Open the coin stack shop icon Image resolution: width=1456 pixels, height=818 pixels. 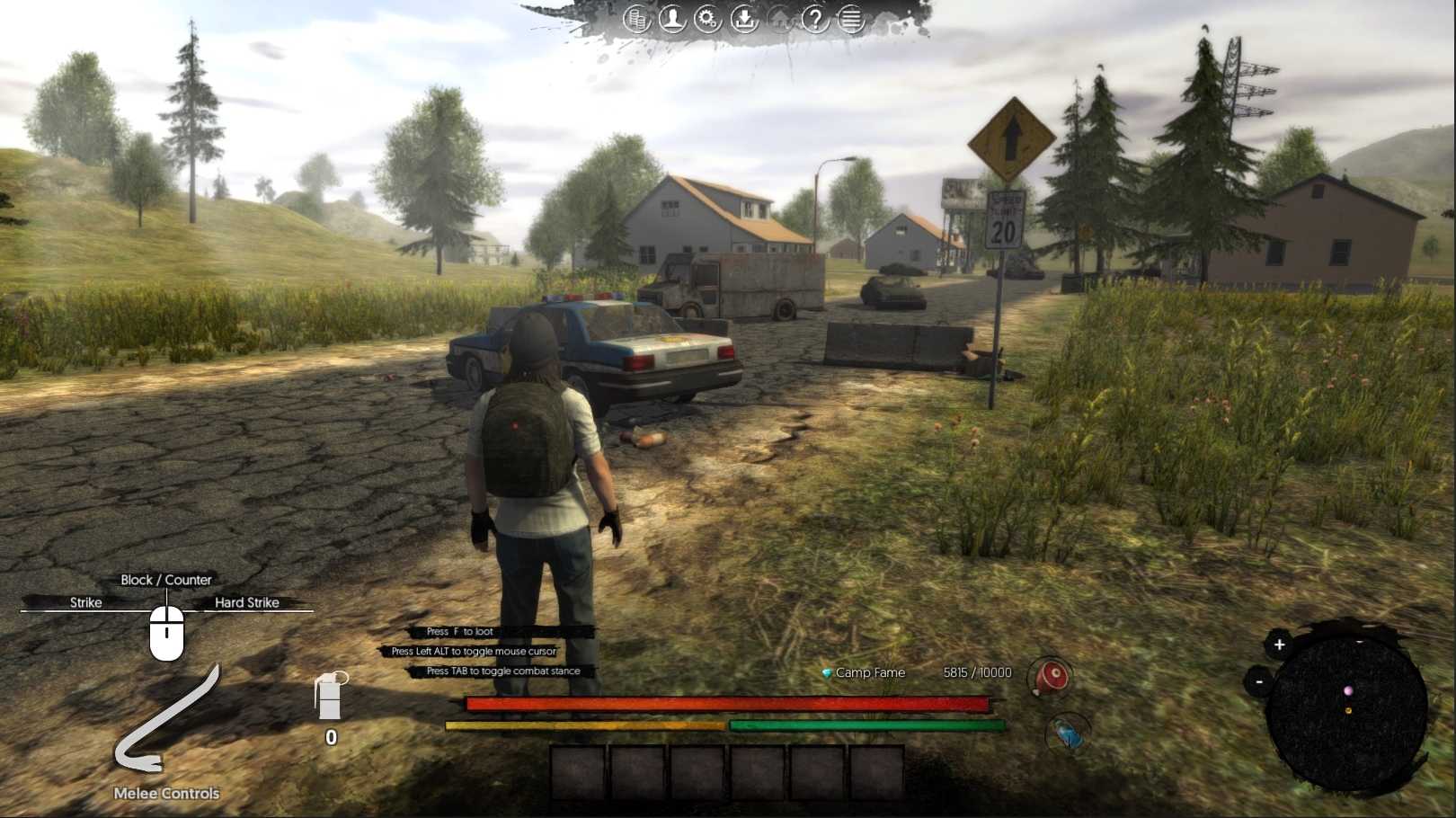click(x=636, y=19)
